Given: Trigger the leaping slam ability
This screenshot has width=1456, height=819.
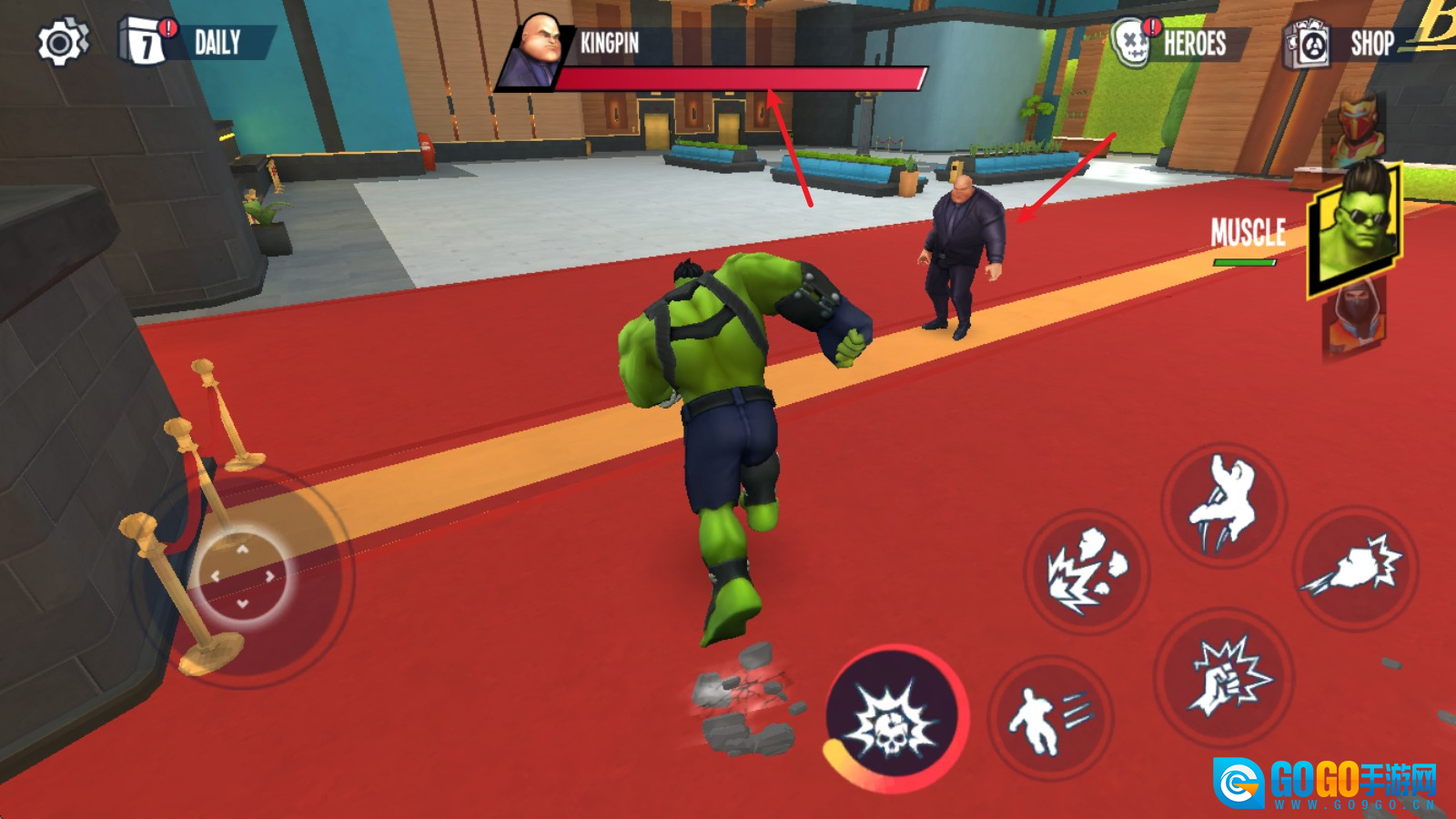Looking at the screenshot, I should [1223, 505].
